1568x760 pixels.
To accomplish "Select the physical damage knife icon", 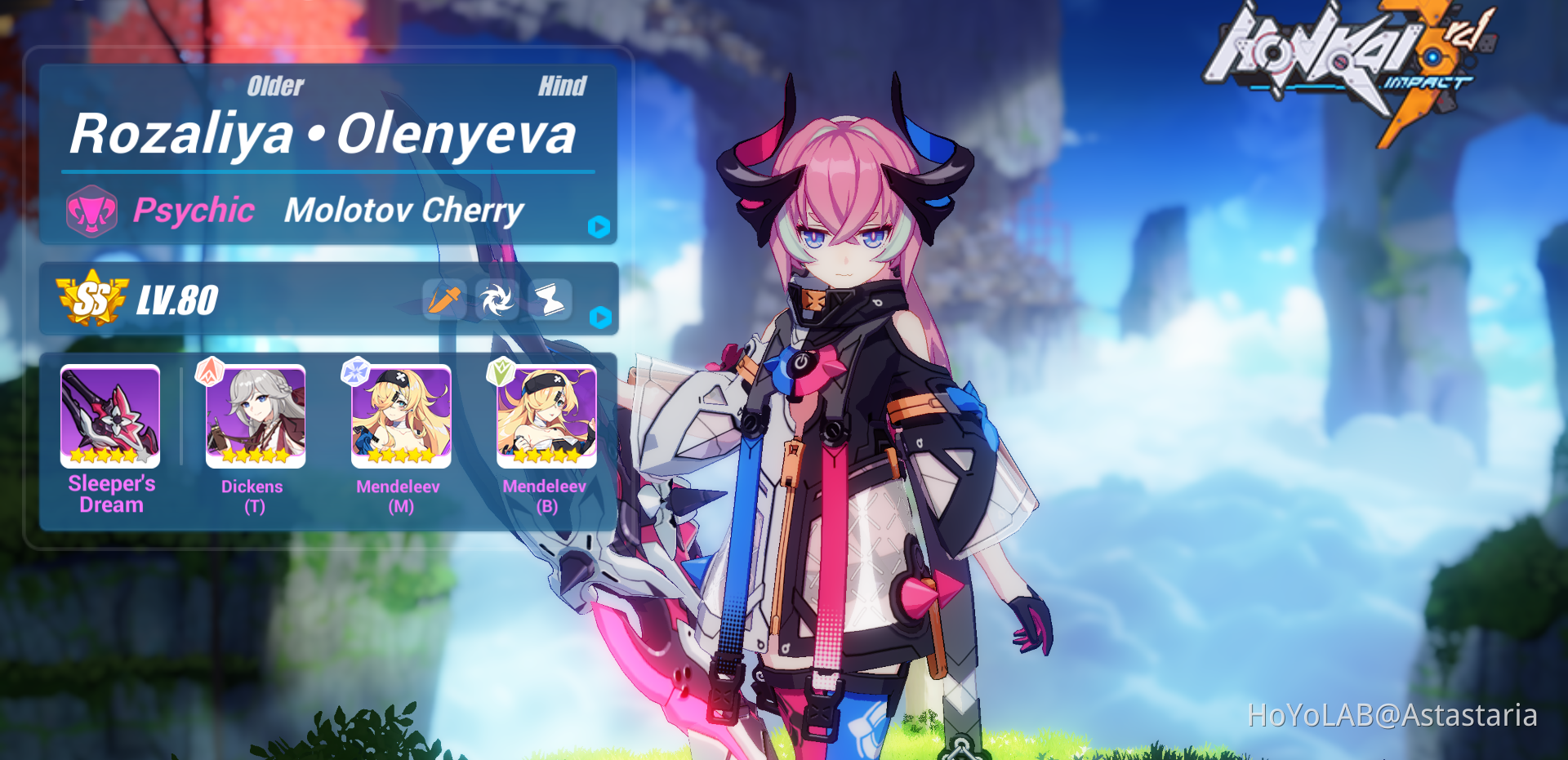I will [442, 300].
